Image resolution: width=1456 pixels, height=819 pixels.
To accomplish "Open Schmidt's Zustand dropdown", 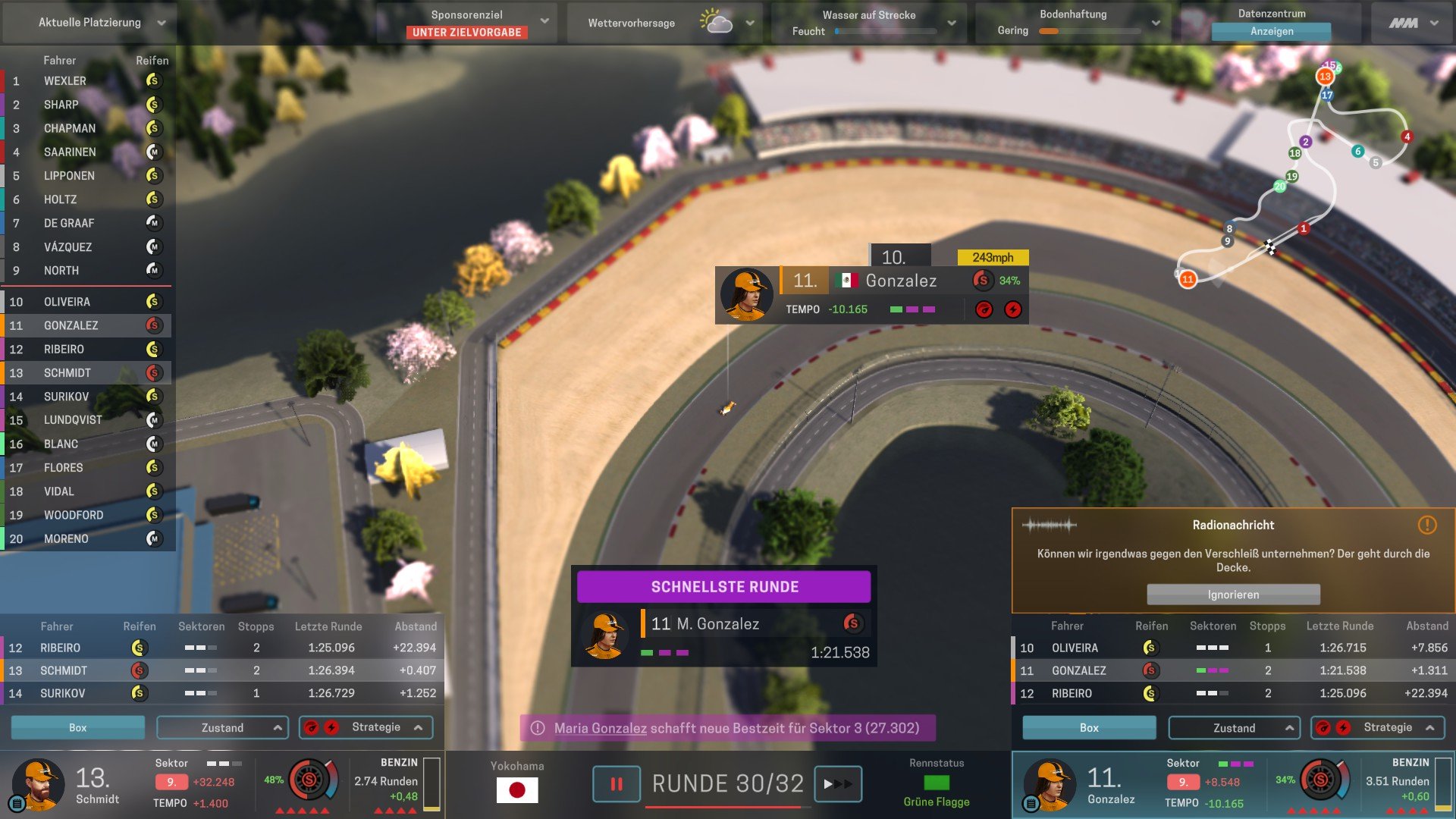I will point(222,728).
